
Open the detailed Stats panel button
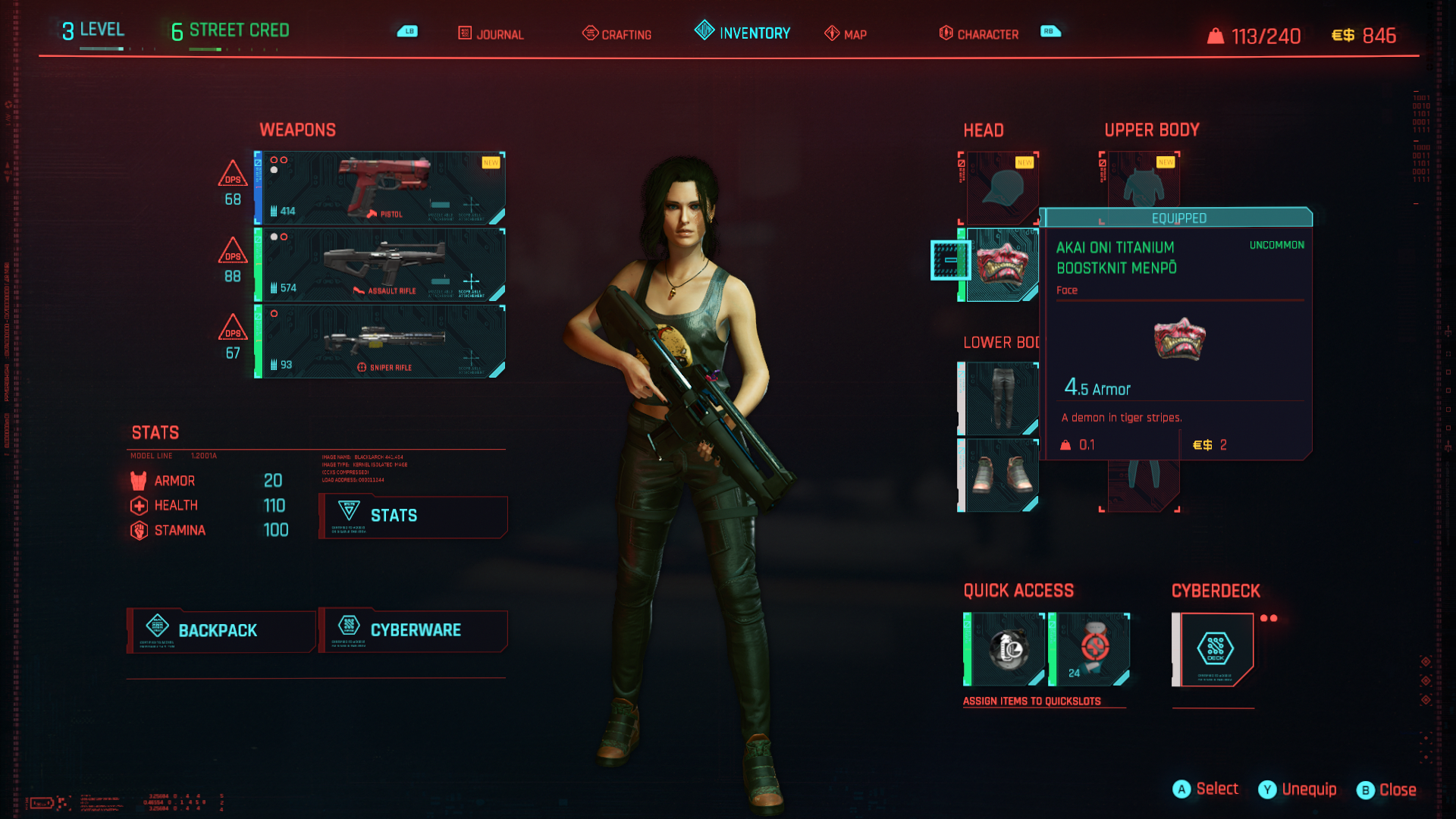[413, 516]
